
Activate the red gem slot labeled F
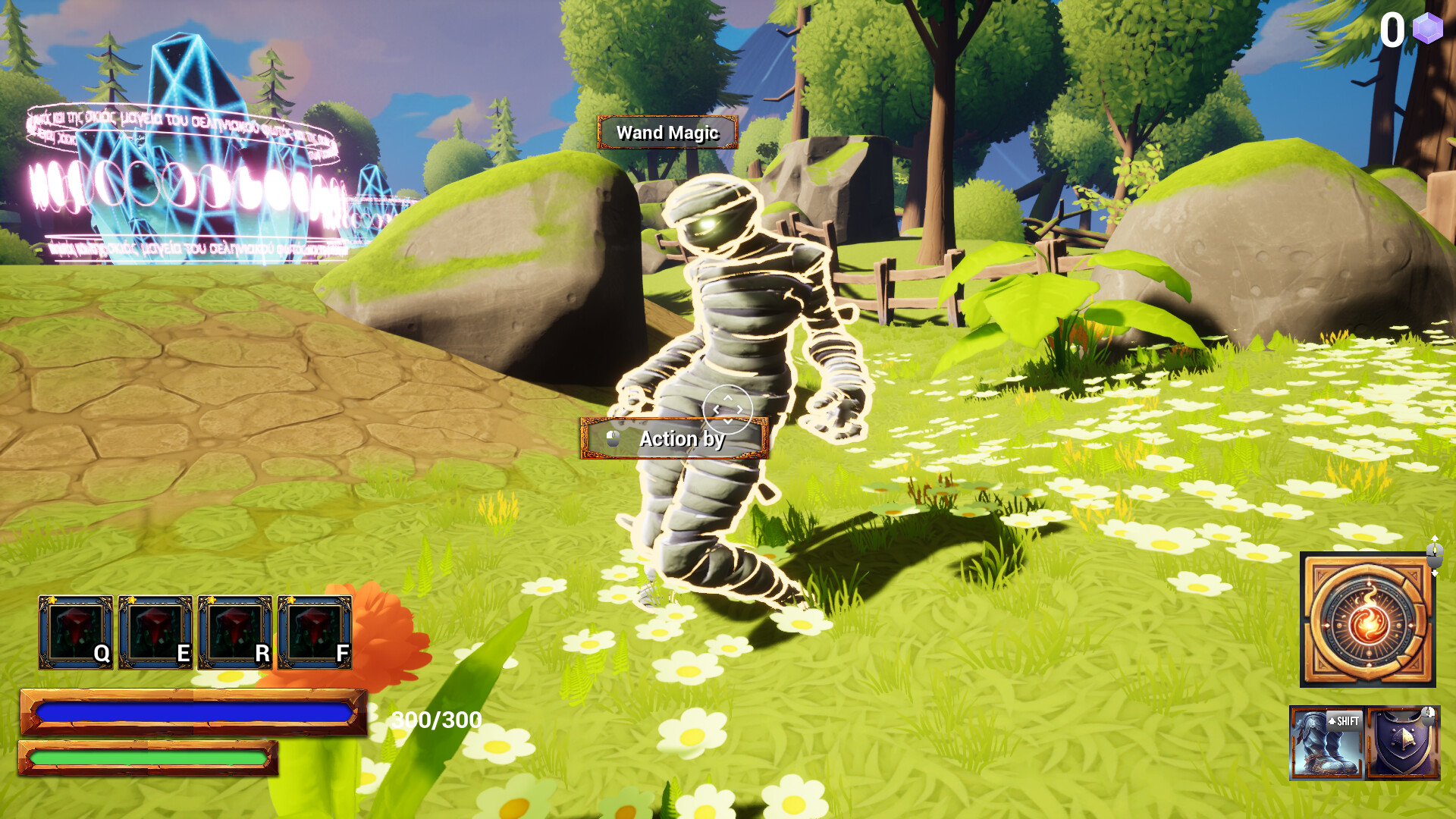click(315, 632)
